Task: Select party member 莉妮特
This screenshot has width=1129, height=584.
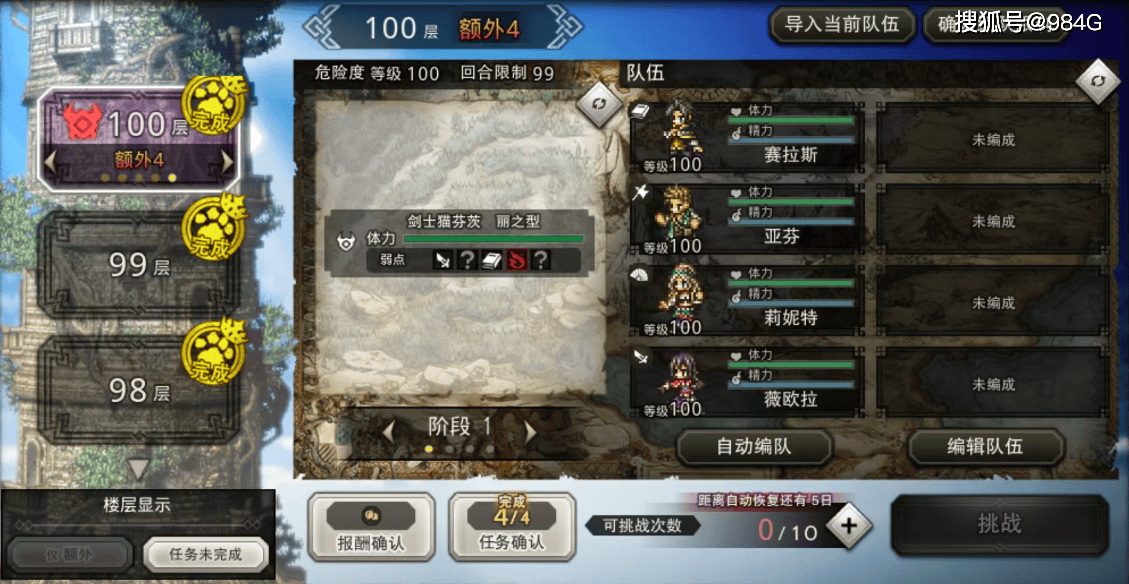Action: [747, 302]
